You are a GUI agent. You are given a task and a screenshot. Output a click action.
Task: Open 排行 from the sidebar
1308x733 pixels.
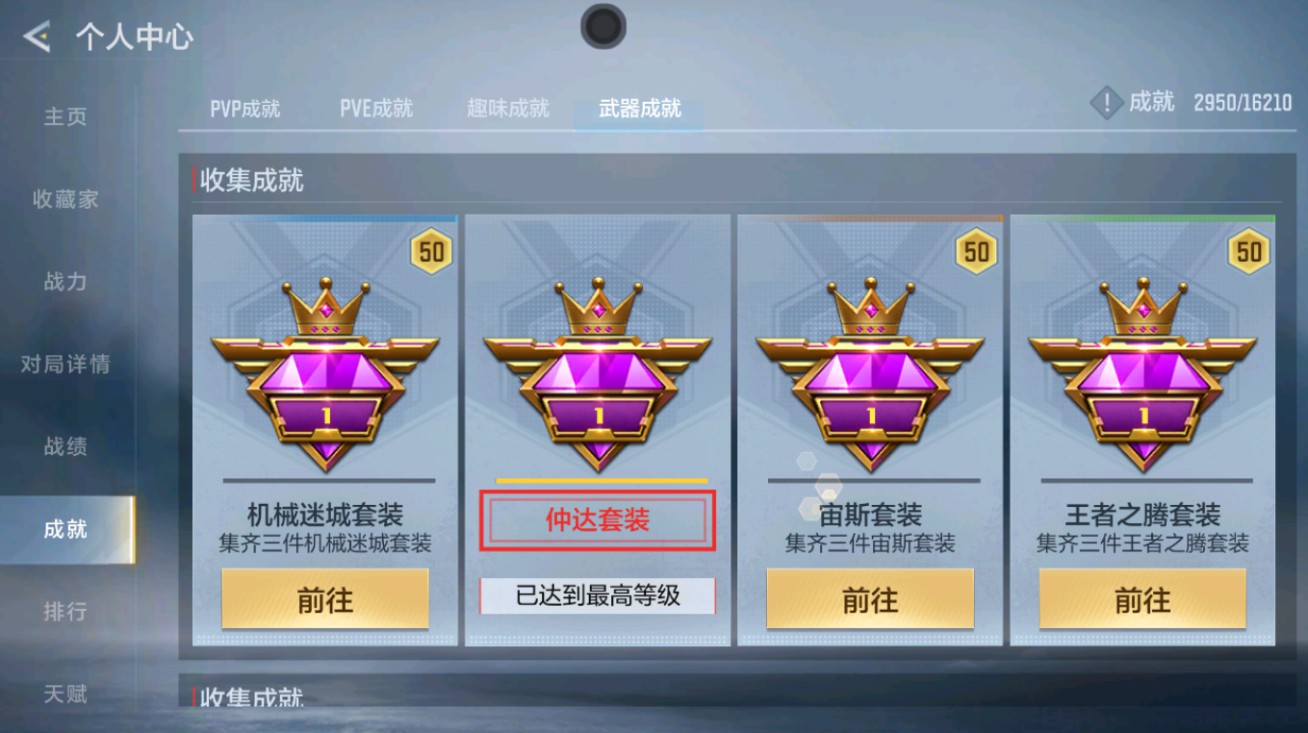64,611
